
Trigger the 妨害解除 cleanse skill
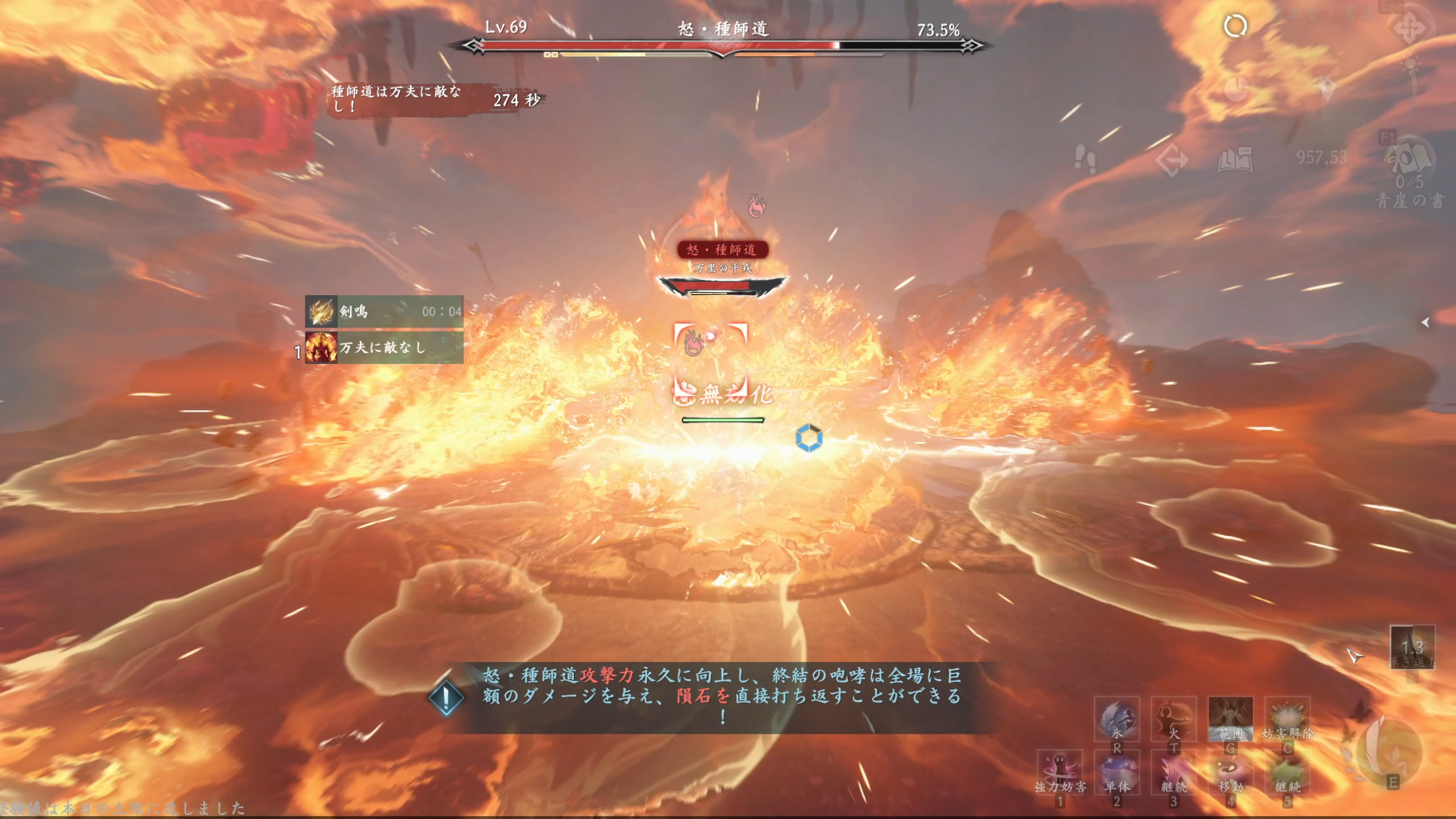[1287, 719]
